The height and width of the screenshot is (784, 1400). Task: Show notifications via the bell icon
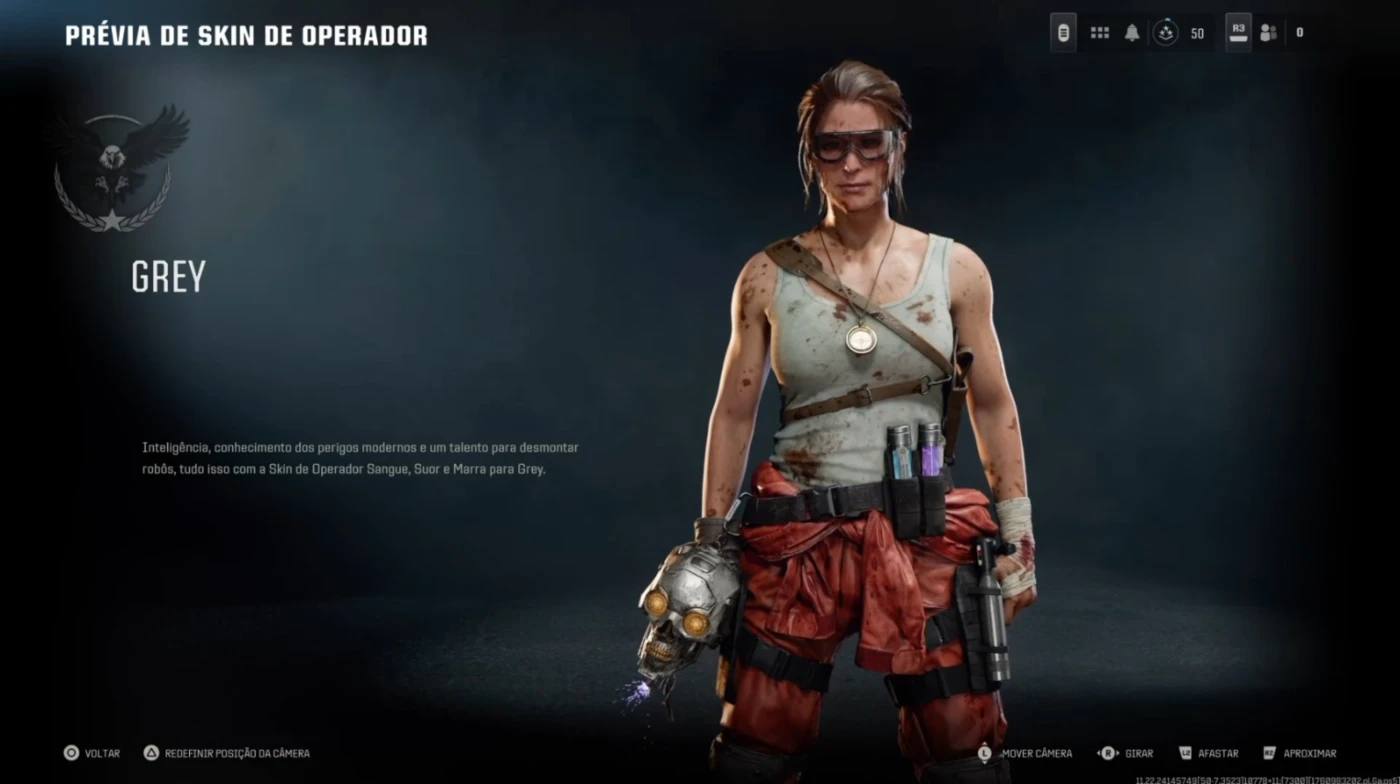(x=1132, y=33)
